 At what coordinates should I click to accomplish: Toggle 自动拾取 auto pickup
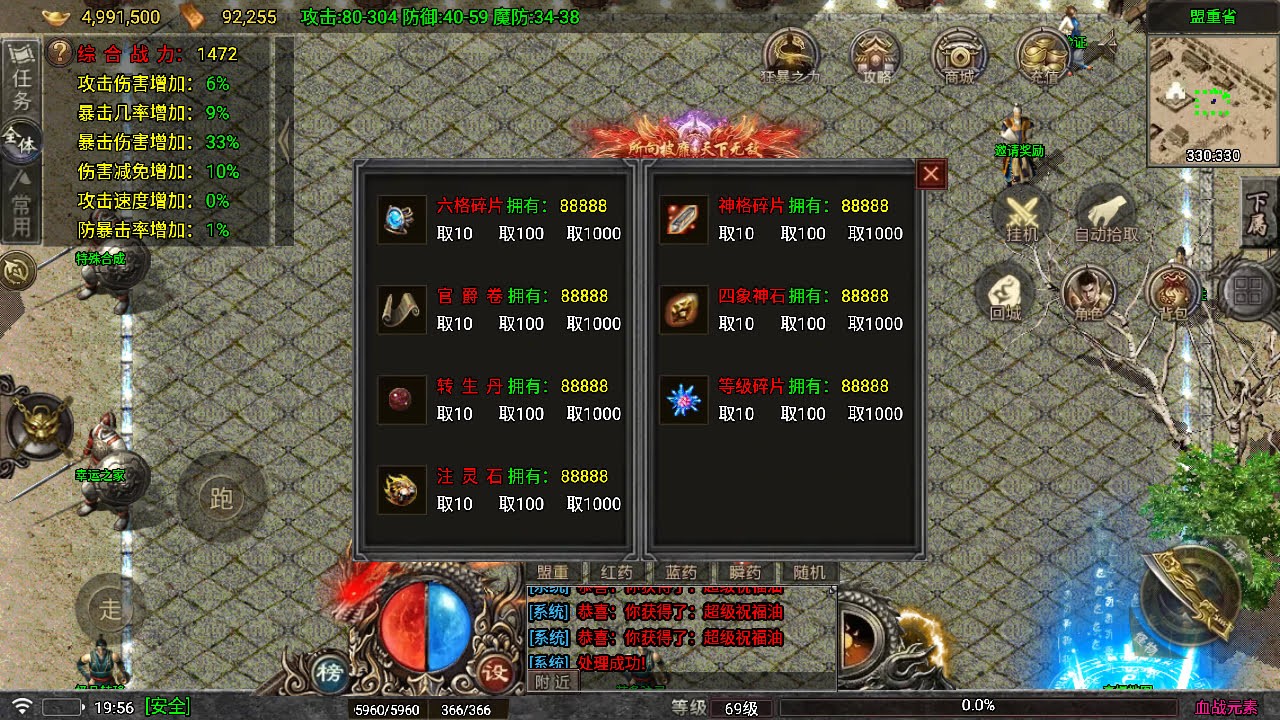coord(1106,216)
